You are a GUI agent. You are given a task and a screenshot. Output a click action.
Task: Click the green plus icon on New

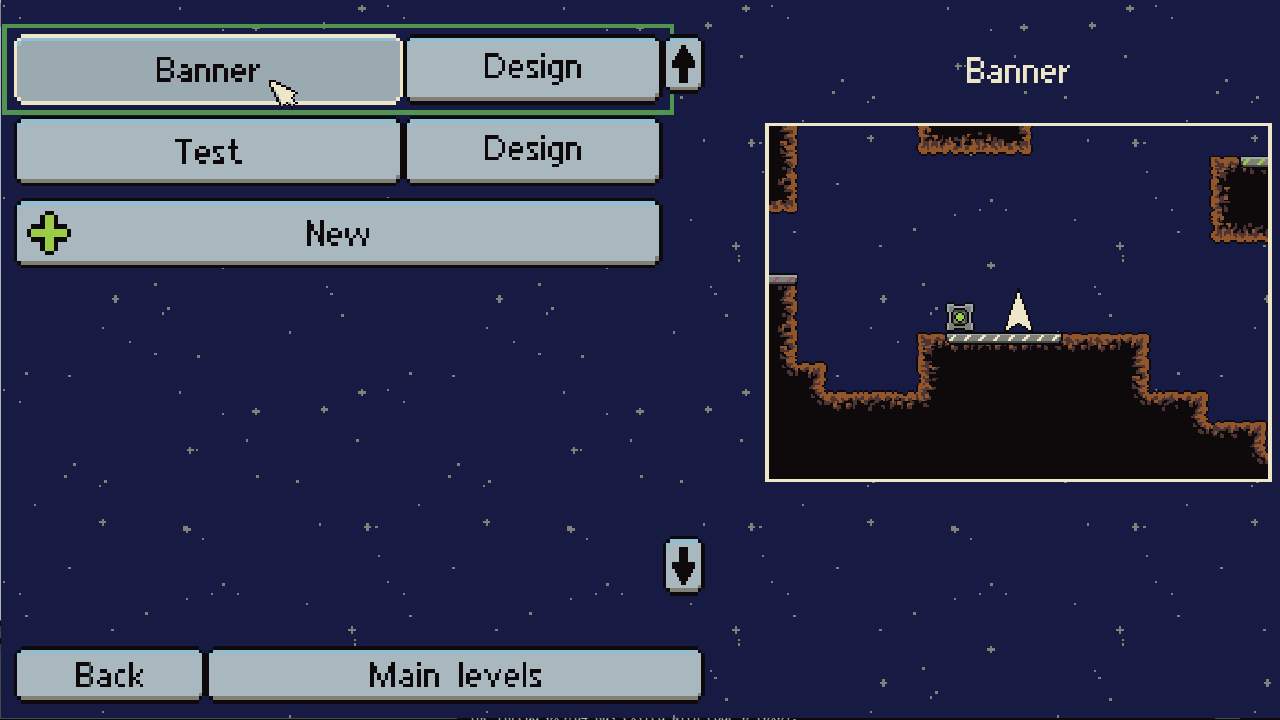coord(48,233)
